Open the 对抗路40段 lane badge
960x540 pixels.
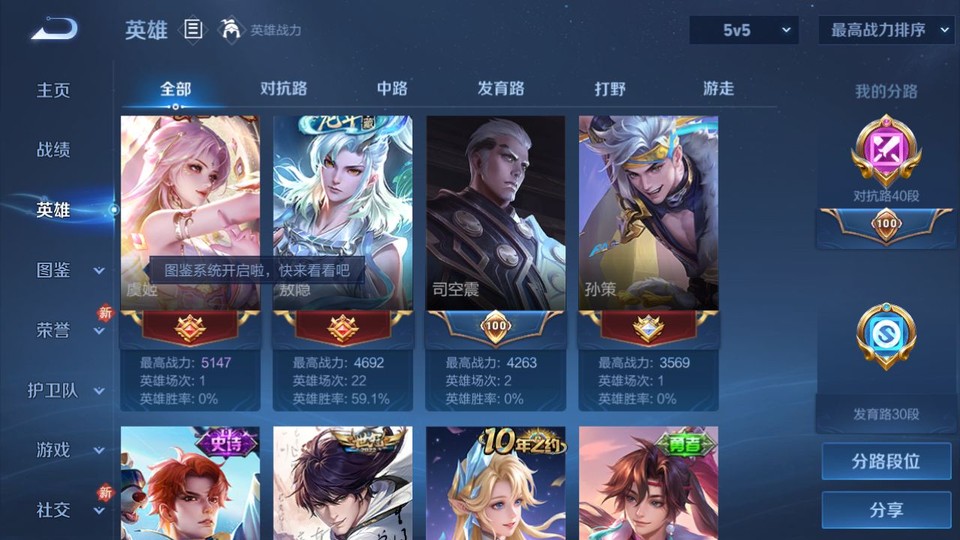pyautogui.click(x=886, y=160)
